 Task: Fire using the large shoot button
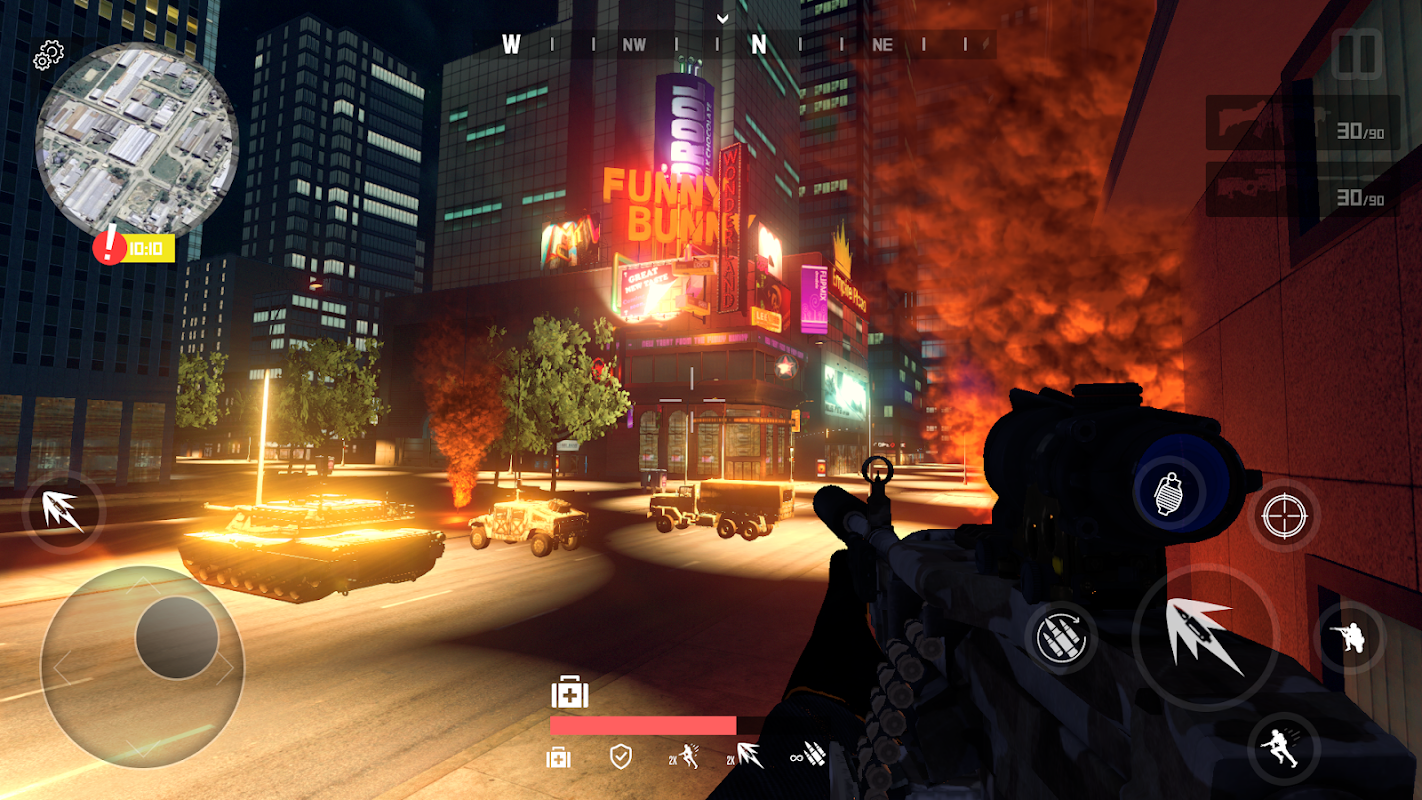1205,636
